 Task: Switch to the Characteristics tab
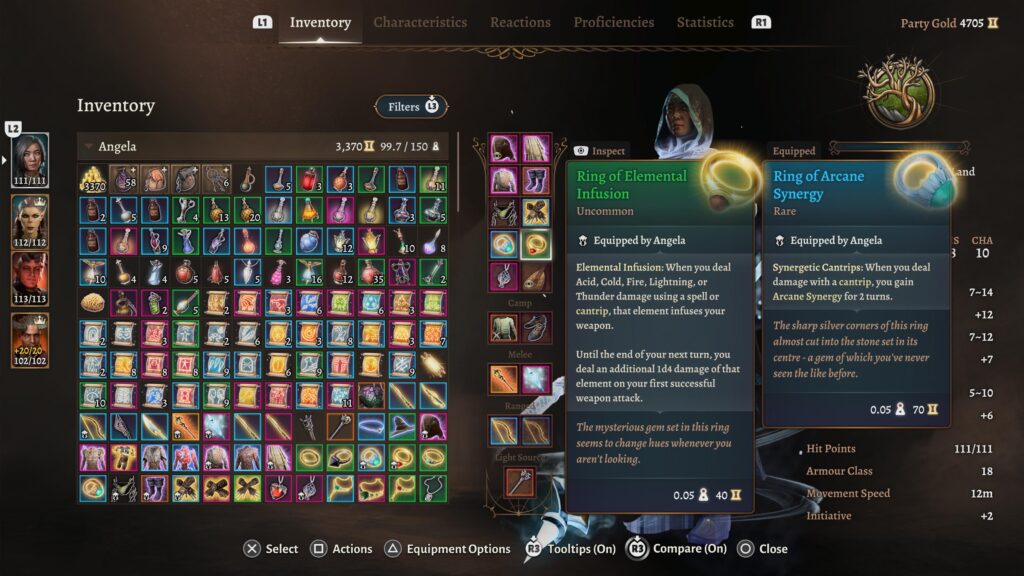click(420, 22)
